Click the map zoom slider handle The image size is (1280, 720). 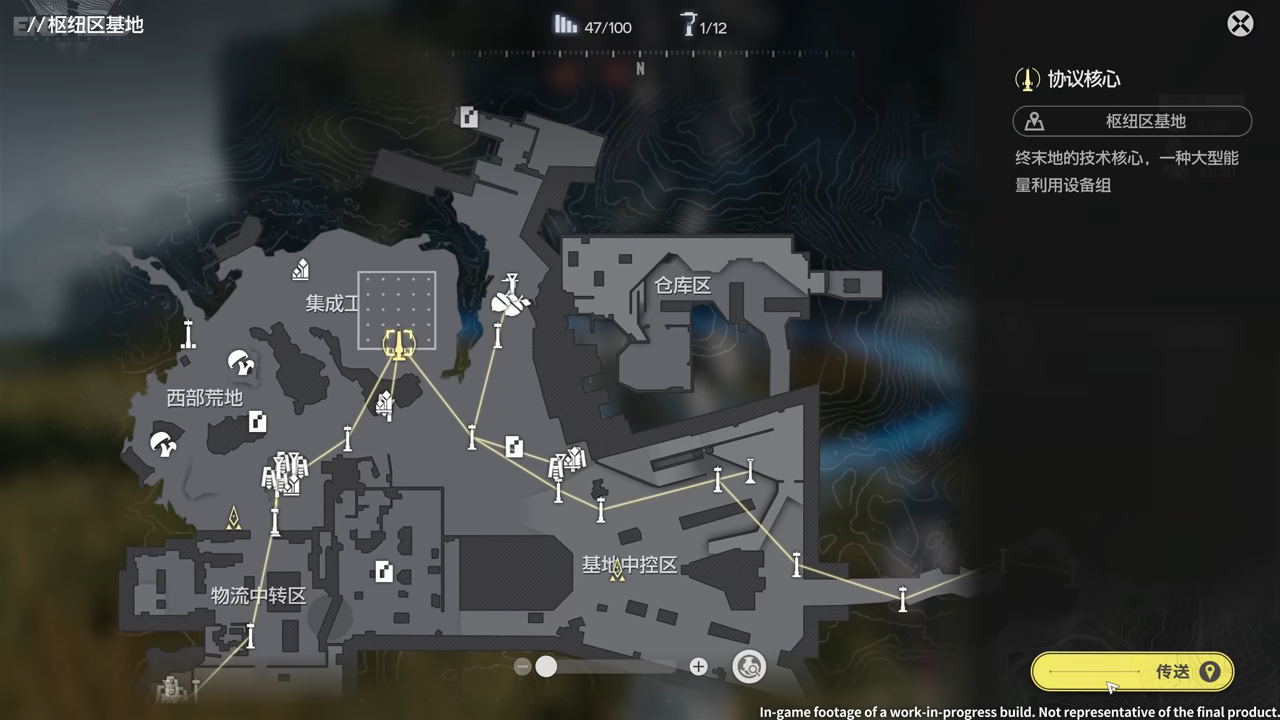(546, 667)
